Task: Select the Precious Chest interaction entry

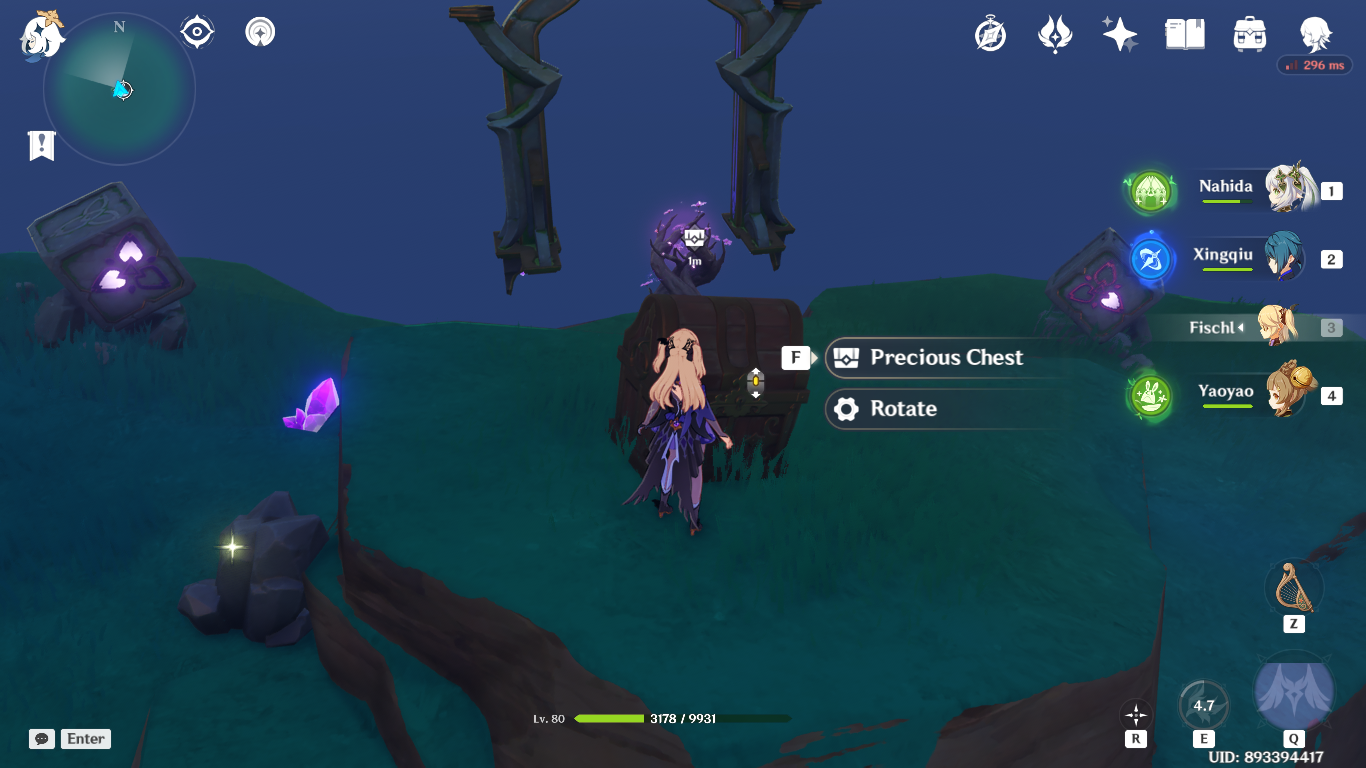Action: [x=930, y=358]
